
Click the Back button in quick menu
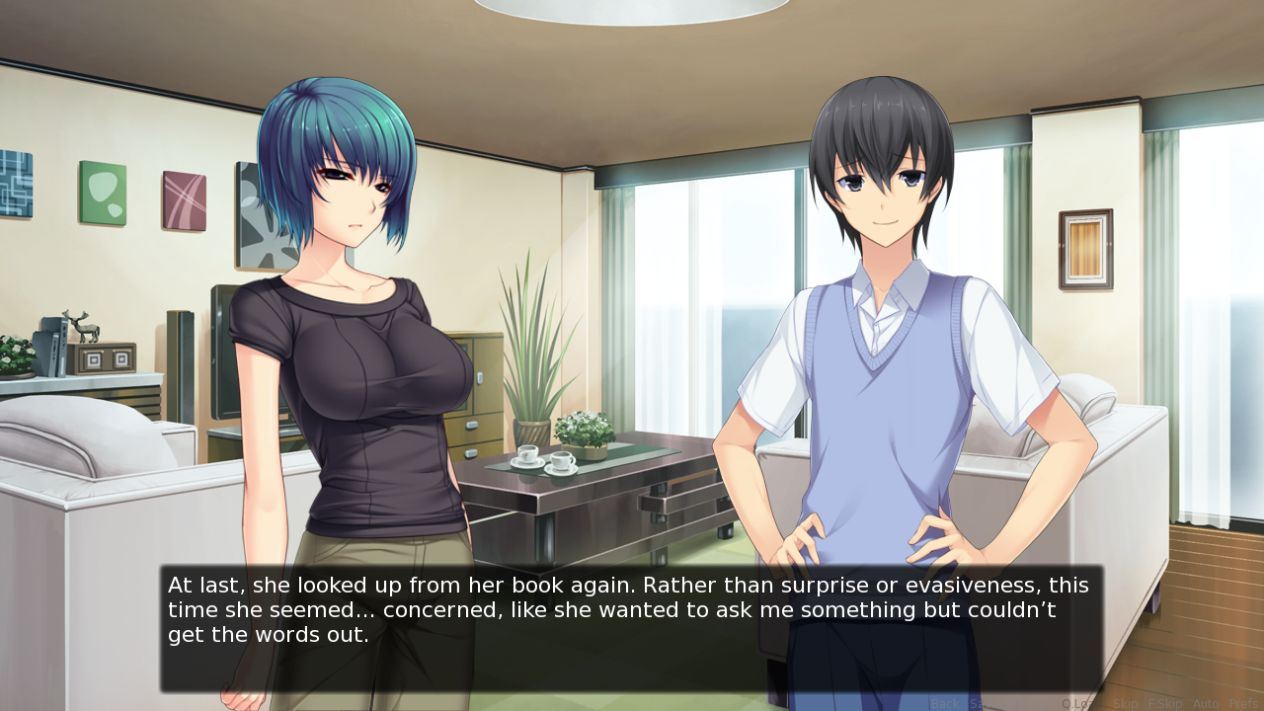[x=944, y=703]
